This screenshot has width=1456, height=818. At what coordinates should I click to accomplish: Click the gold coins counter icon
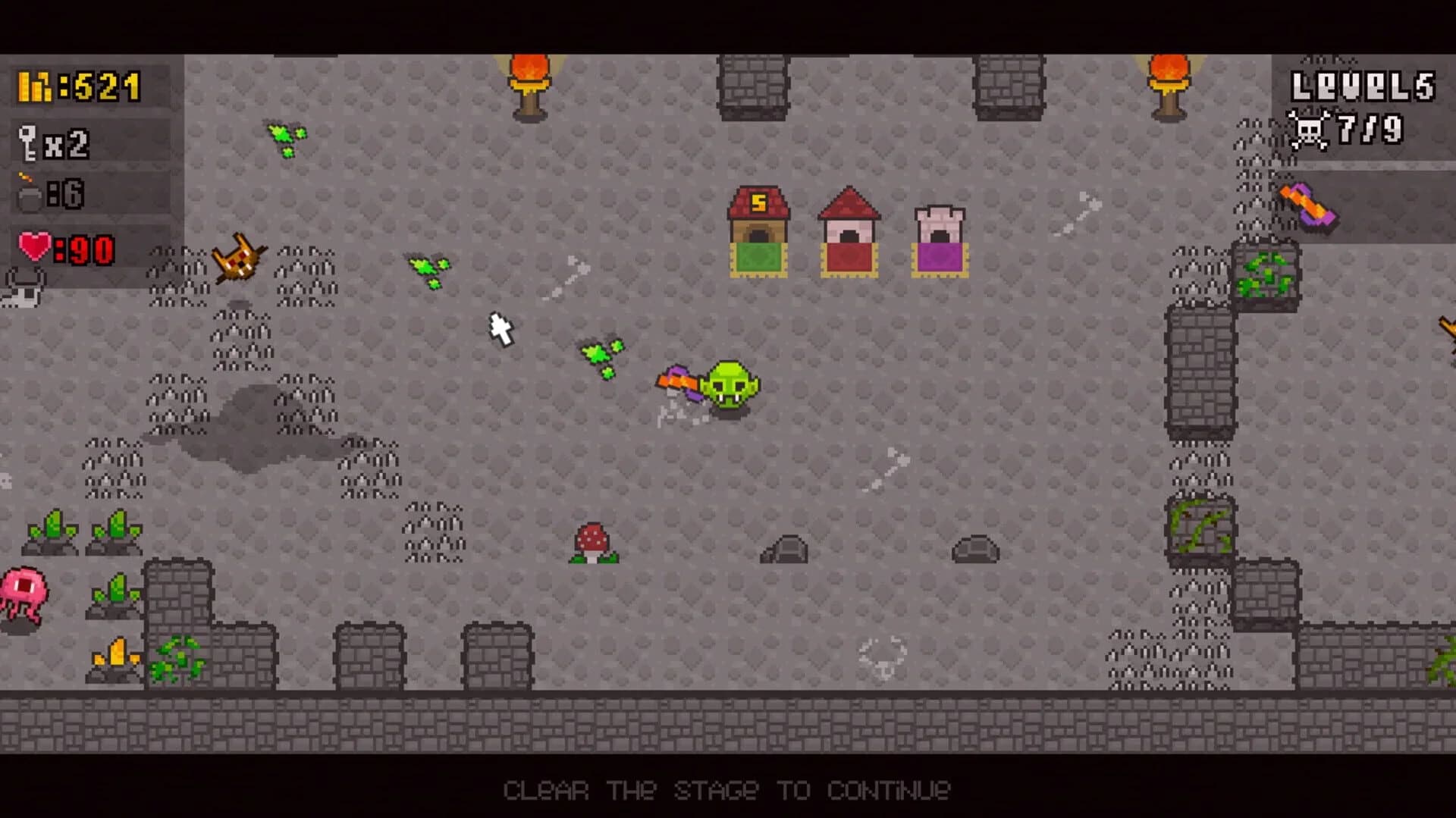[34, 85]
